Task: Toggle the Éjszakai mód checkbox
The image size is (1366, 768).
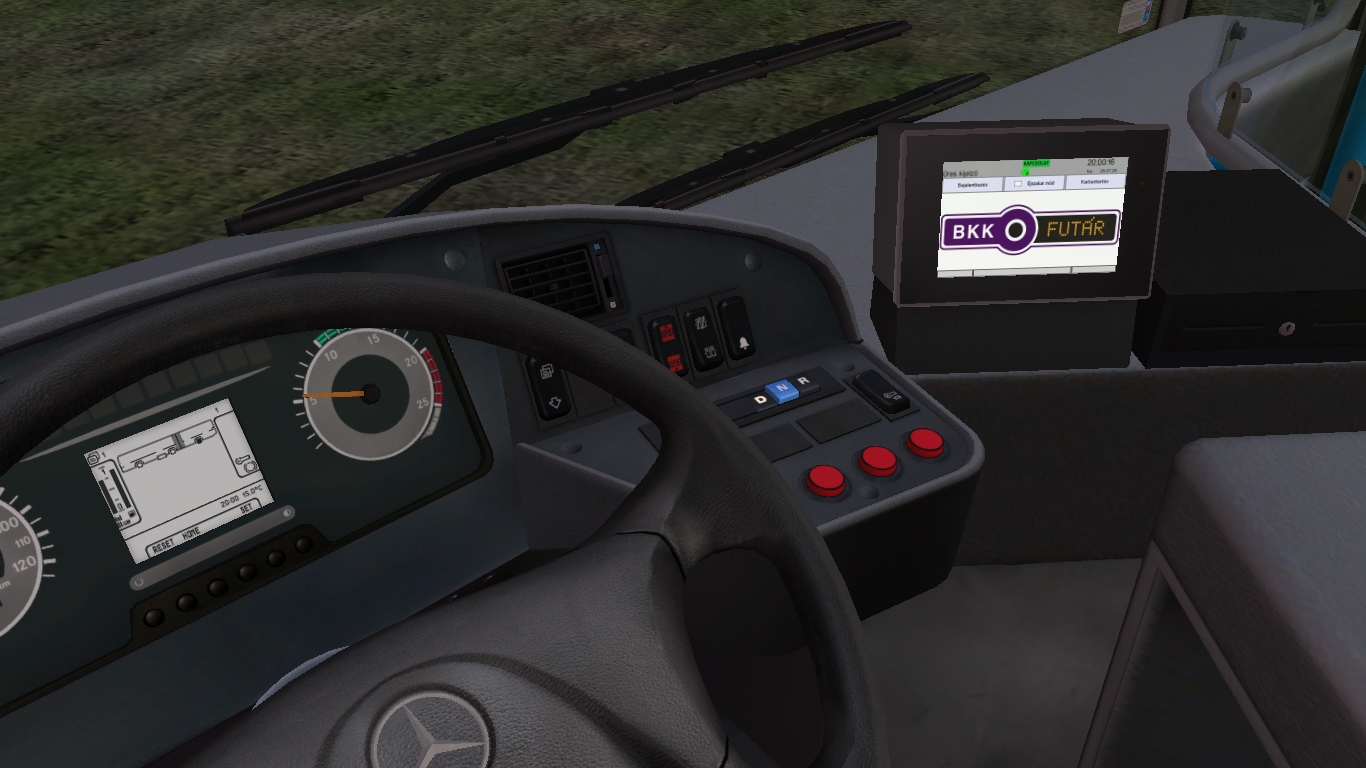Action: (x=1018, y=184)
